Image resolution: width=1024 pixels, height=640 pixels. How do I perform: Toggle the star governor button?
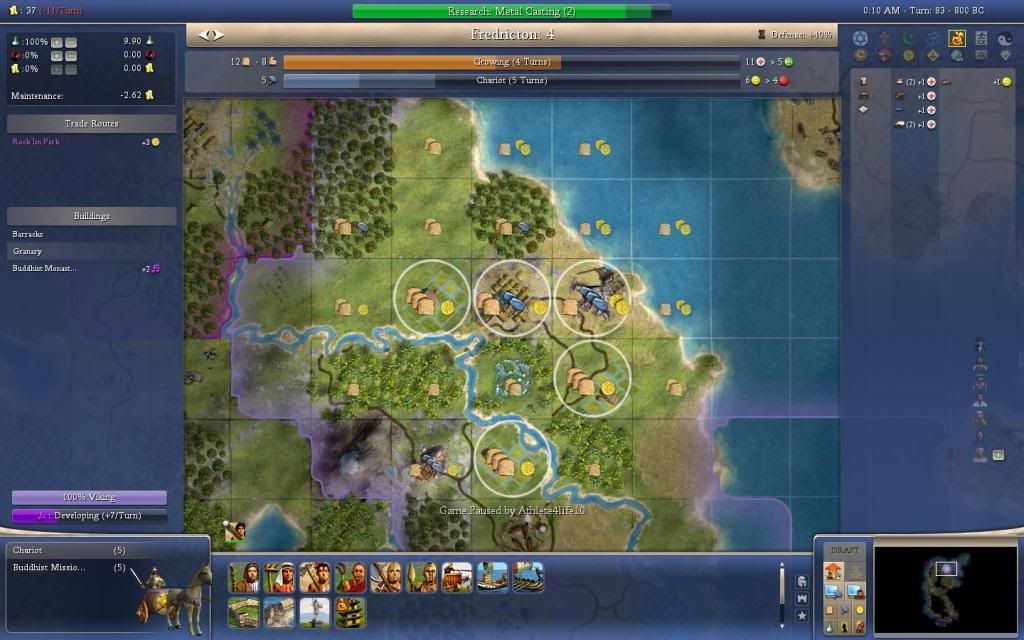point(802,616)
